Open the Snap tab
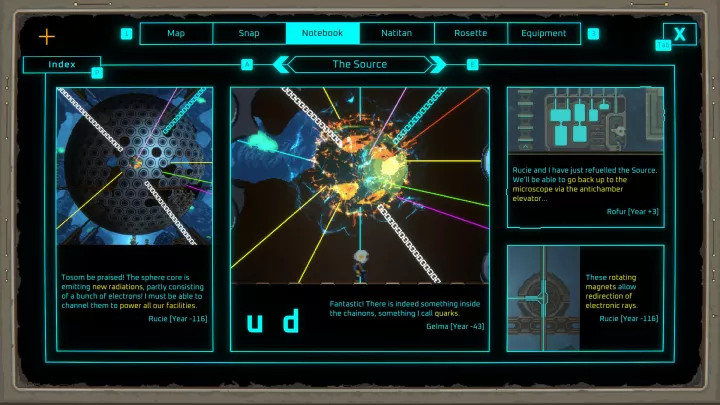The width and height of the screenshot is (720, 405). (249, 33)
